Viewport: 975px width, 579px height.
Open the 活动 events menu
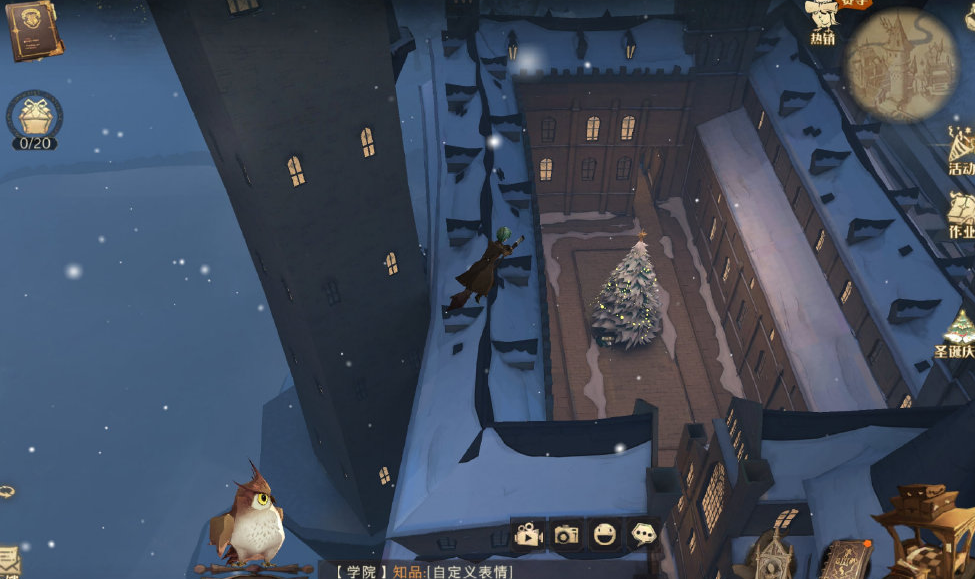[961, 150]
